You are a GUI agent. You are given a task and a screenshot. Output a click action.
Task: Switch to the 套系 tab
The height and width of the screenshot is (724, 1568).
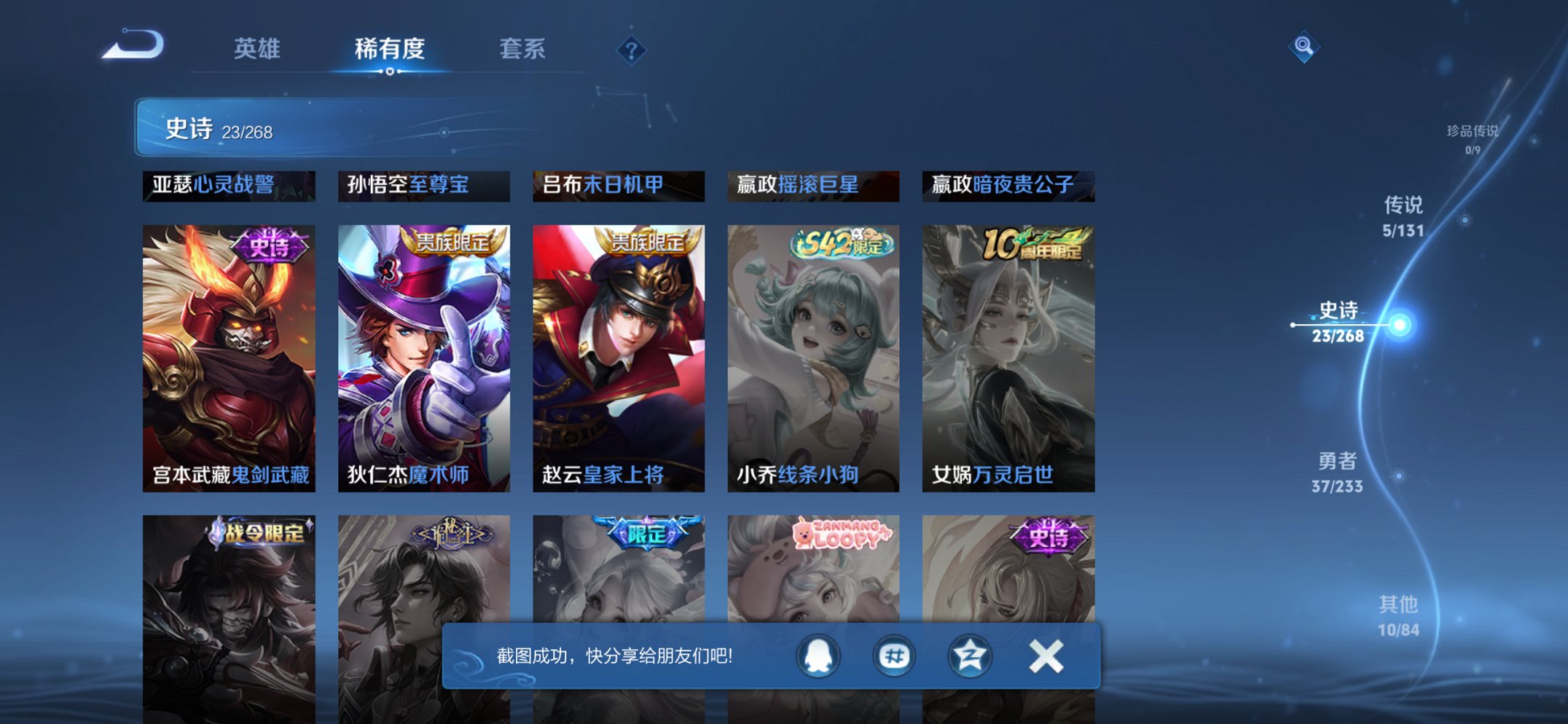[525, 48]
